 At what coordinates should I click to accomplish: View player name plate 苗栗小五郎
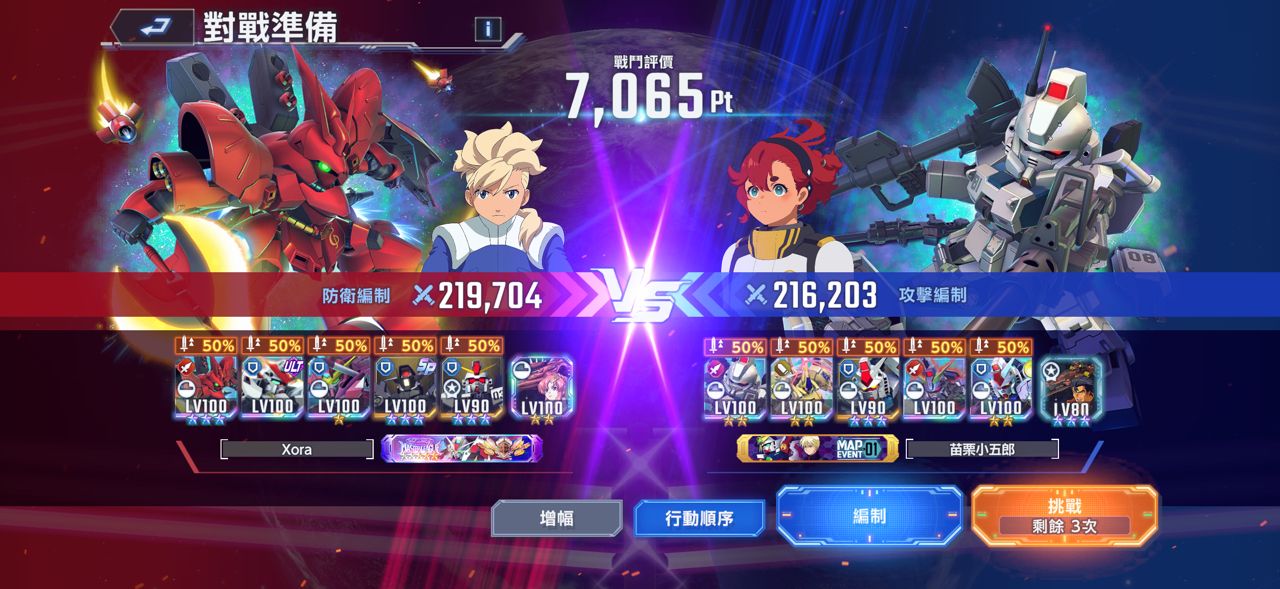[x=982, y=449]
